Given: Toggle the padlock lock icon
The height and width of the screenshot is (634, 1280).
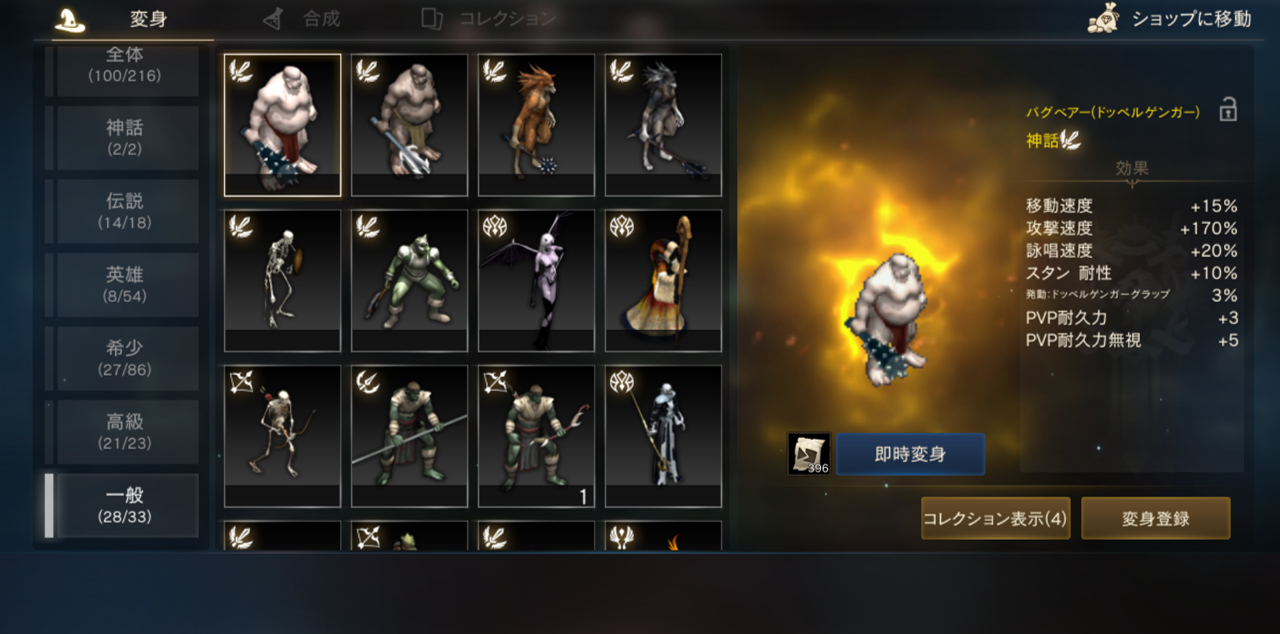Looking at the screenshot, I should click(x=1228, y=110).
